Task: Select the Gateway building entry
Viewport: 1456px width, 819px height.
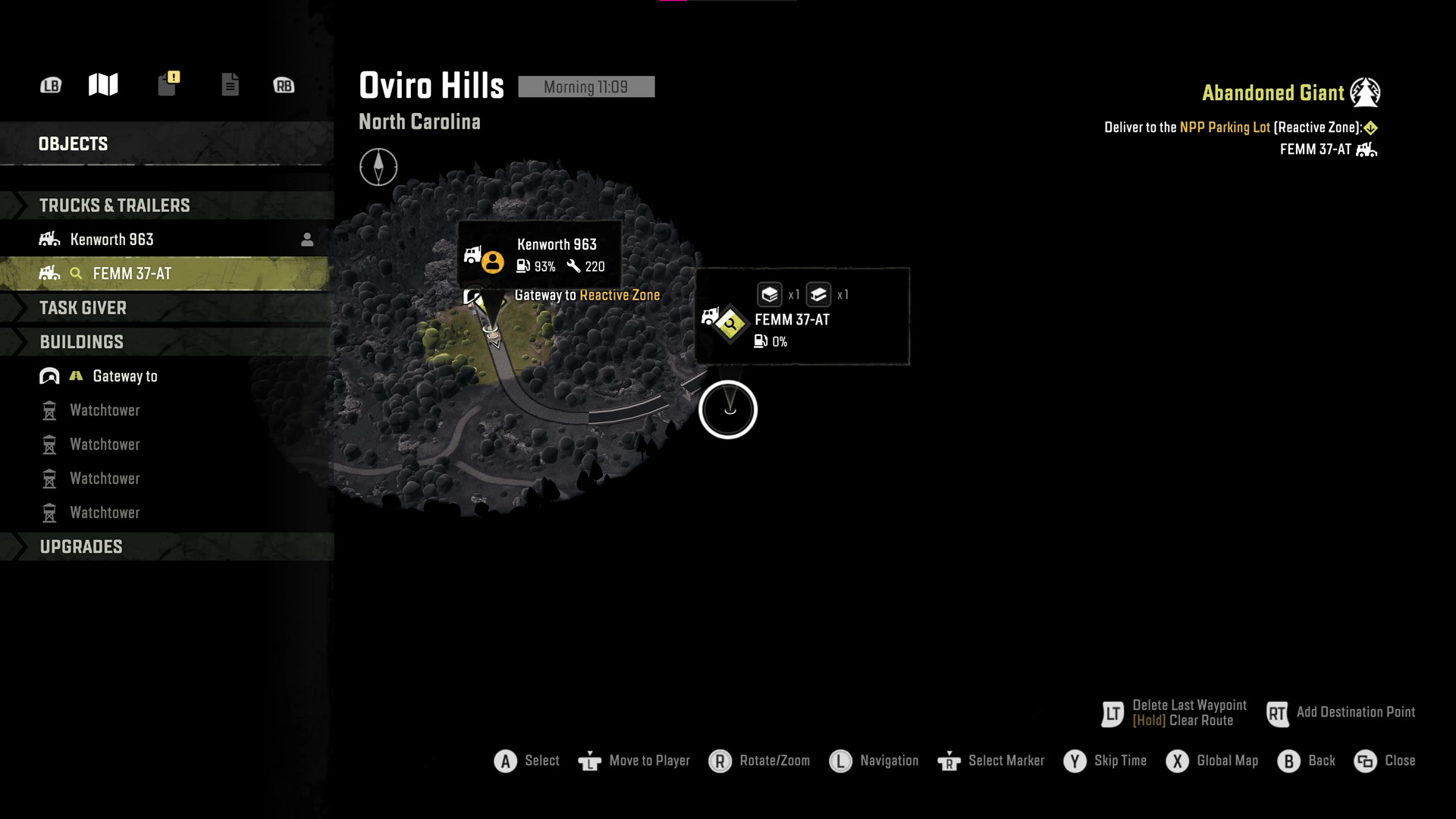Action: (124, 376)
